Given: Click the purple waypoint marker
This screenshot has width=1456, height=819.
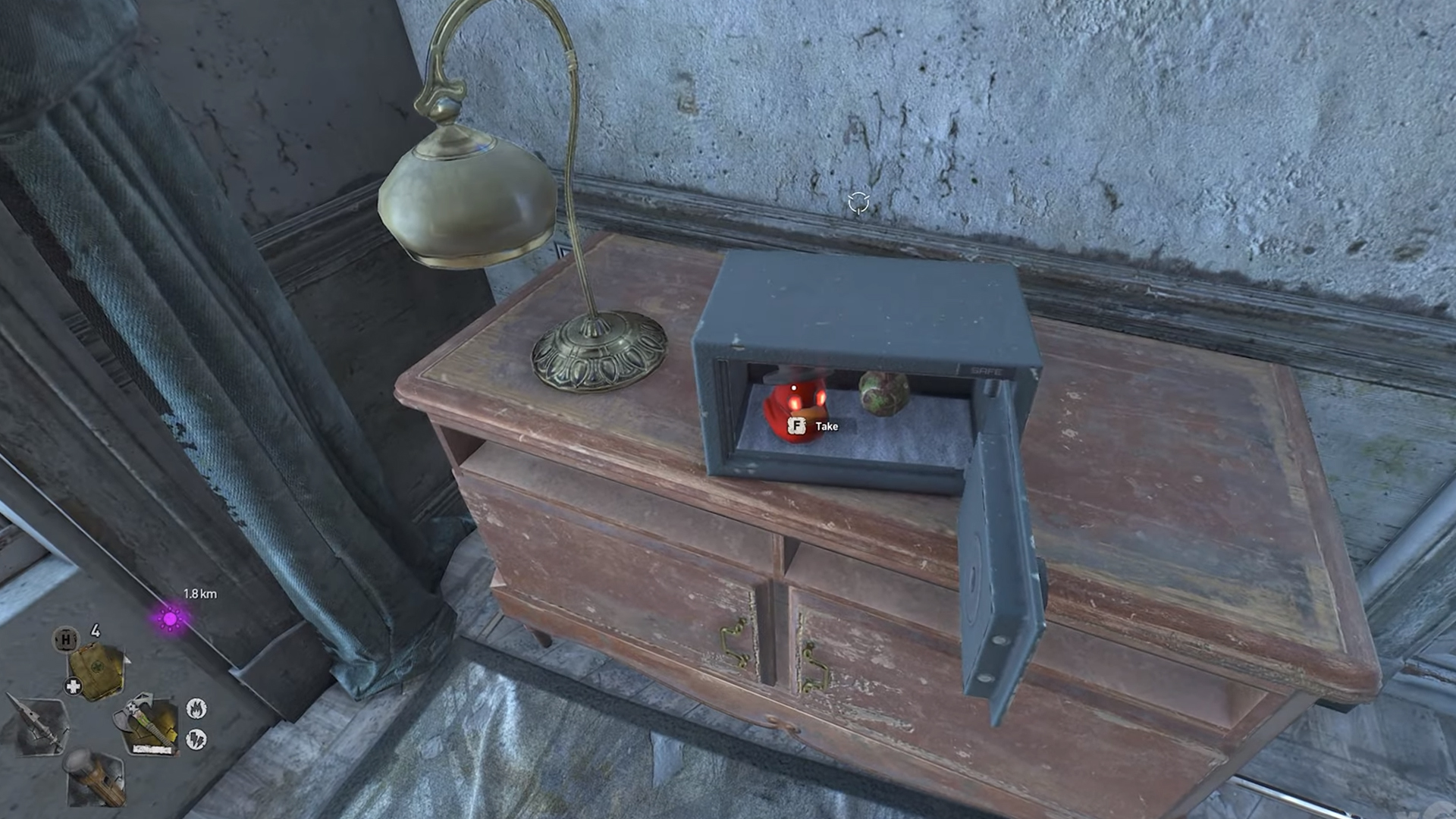Looking at the screenshot, I should coord(171,619).
